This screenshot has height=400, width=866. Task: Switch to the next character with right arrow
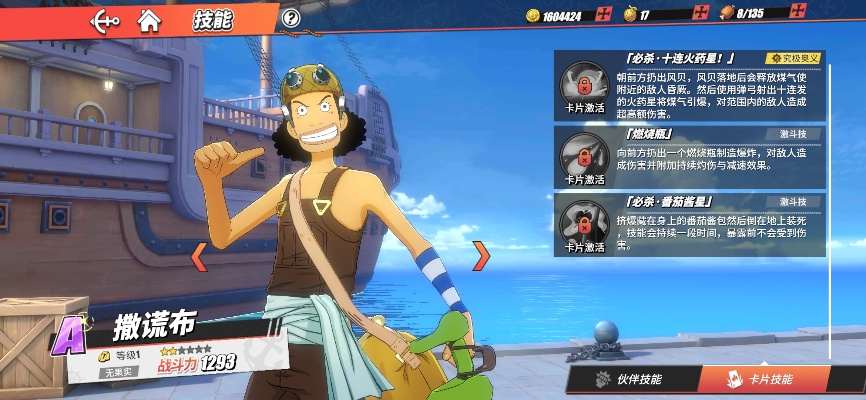481,256
